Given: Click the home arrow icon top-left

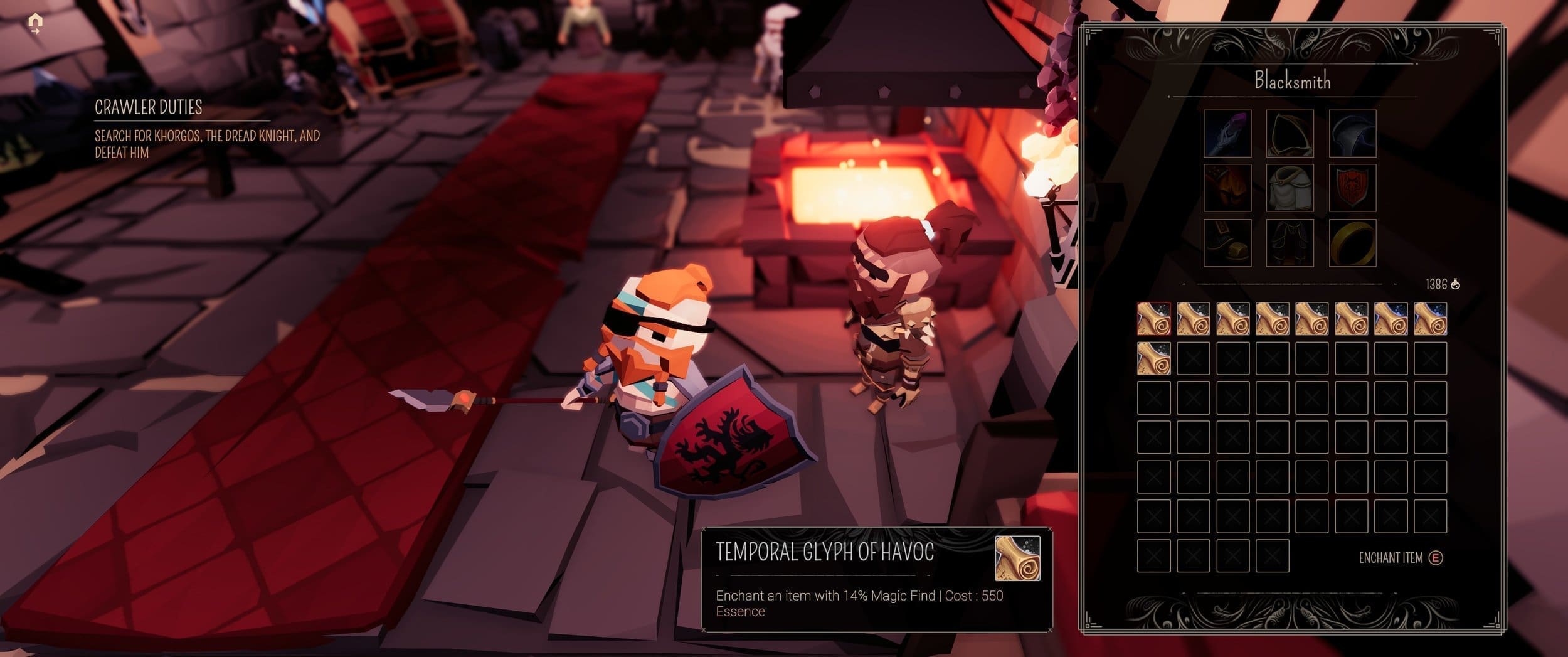Looking at the screenshot, I should click(34, 23).
